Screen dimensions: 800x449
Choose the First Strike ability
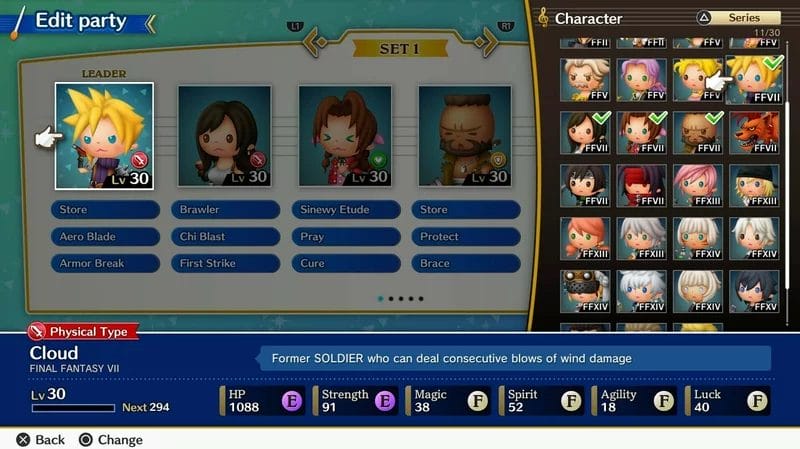click(225, 264)
